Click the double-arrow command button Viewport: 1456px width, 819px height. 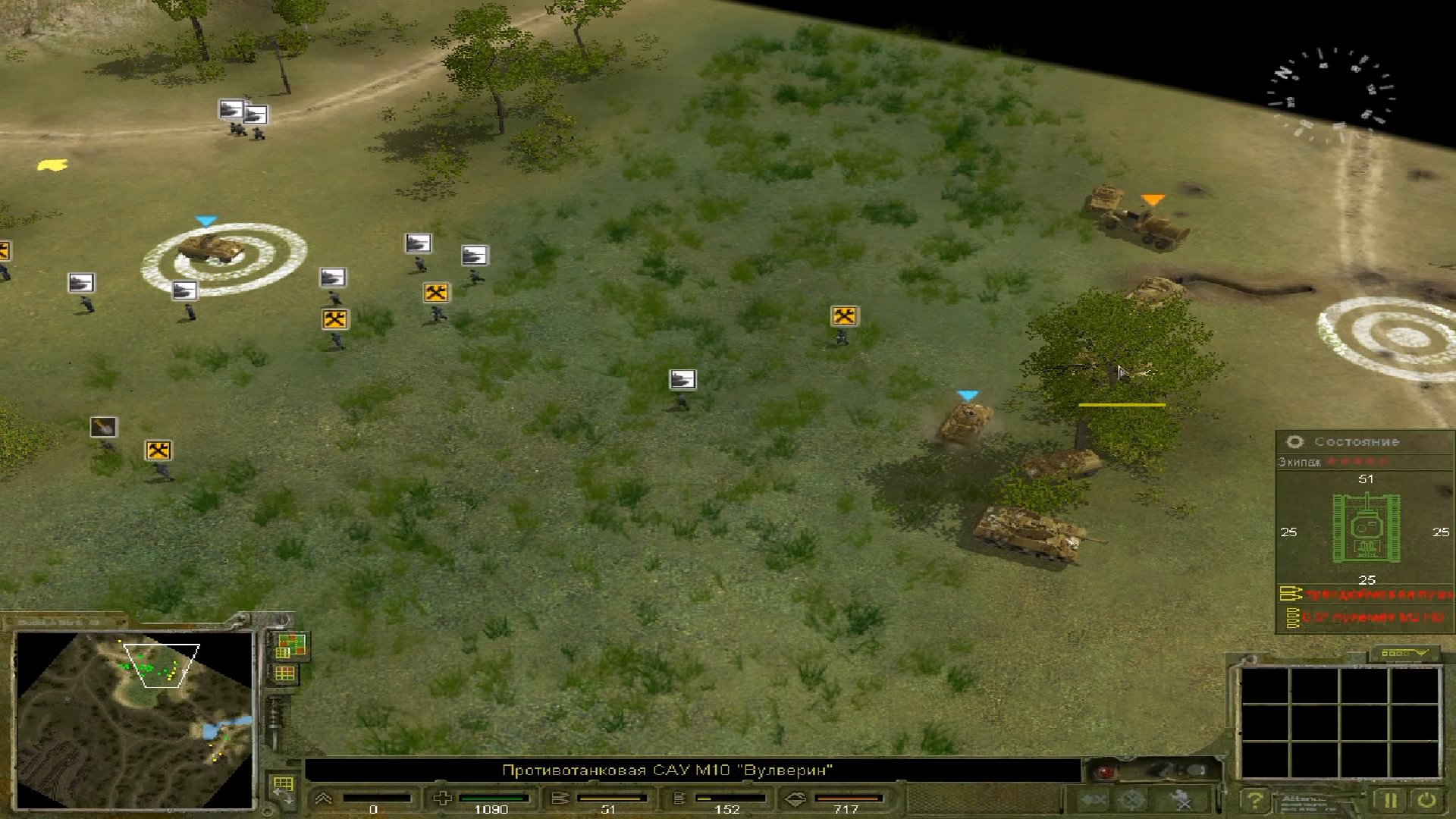(x=1093, y=800)
